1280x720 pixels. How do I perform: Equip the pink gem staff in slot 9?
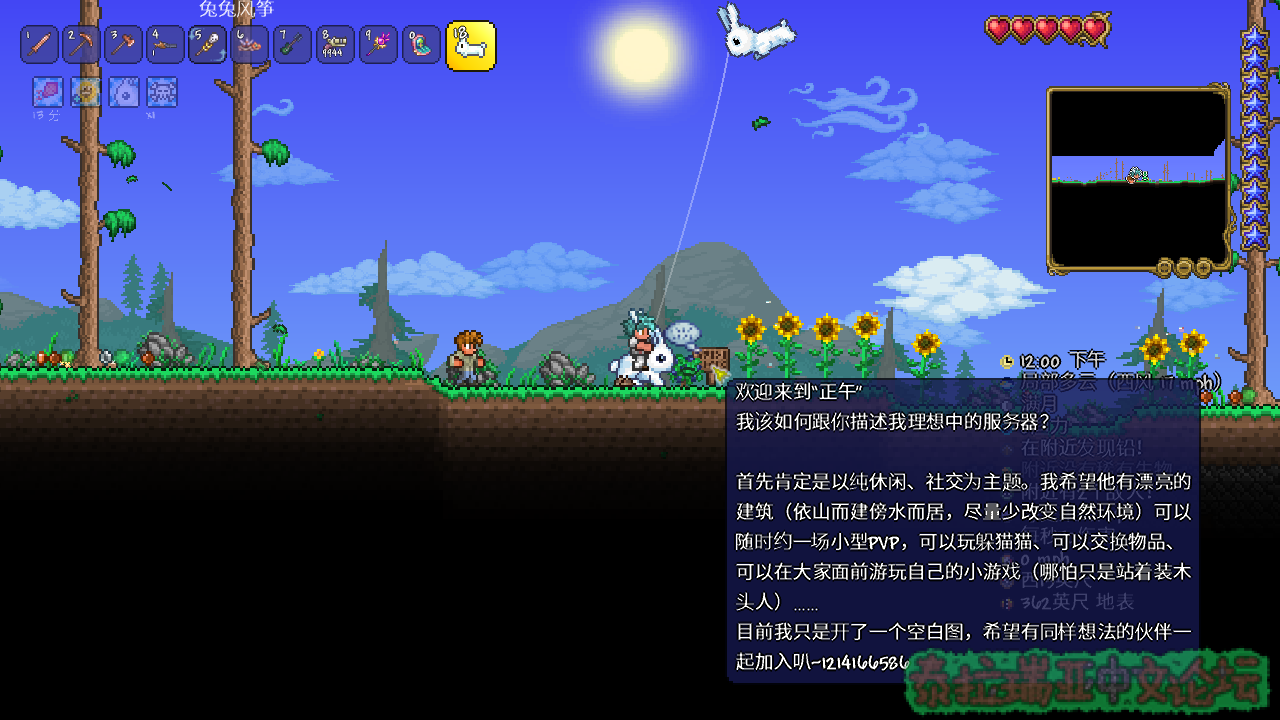[x=378, y=45]
